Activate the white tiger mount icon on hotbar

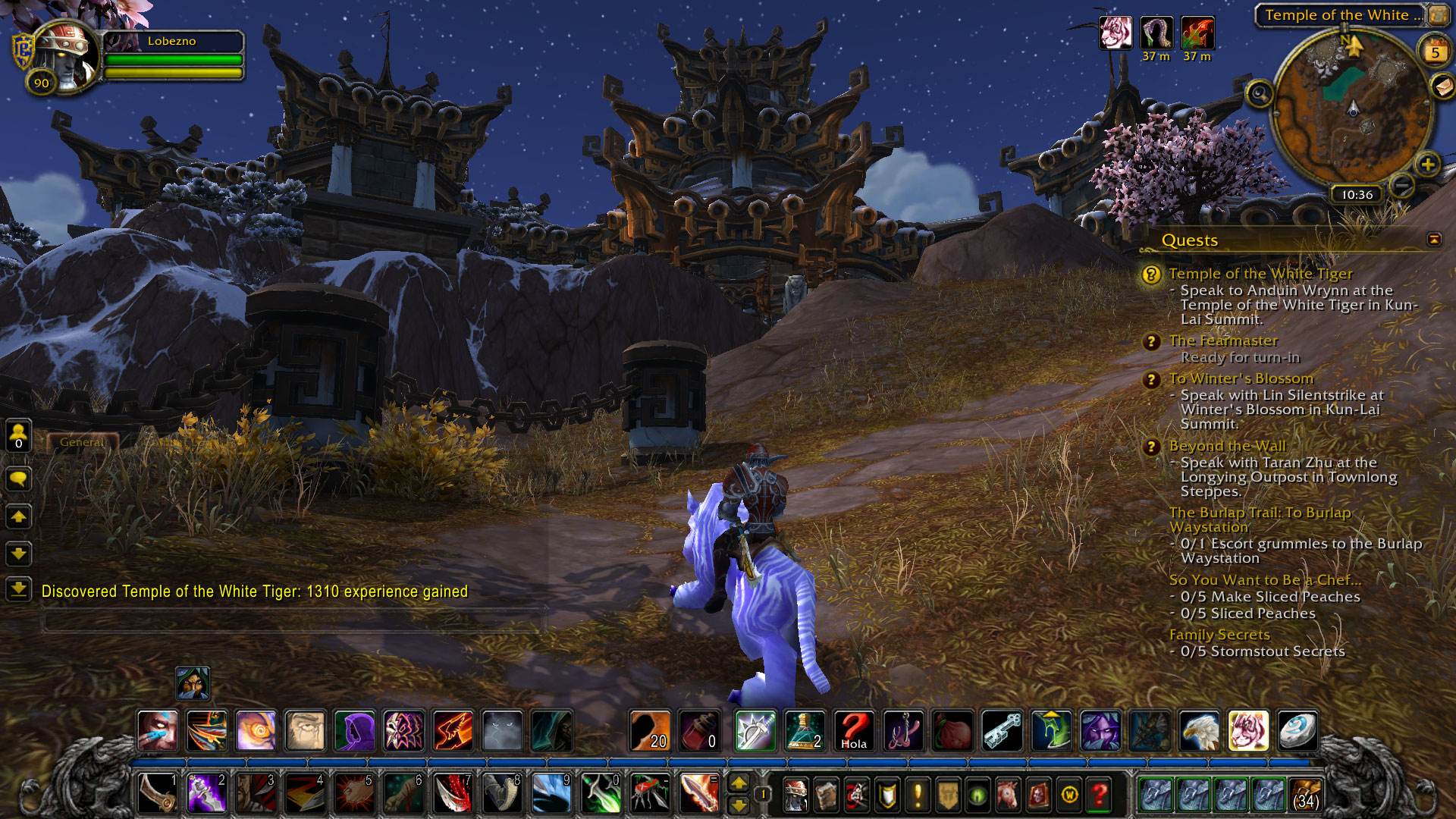tap(1248, 731)
